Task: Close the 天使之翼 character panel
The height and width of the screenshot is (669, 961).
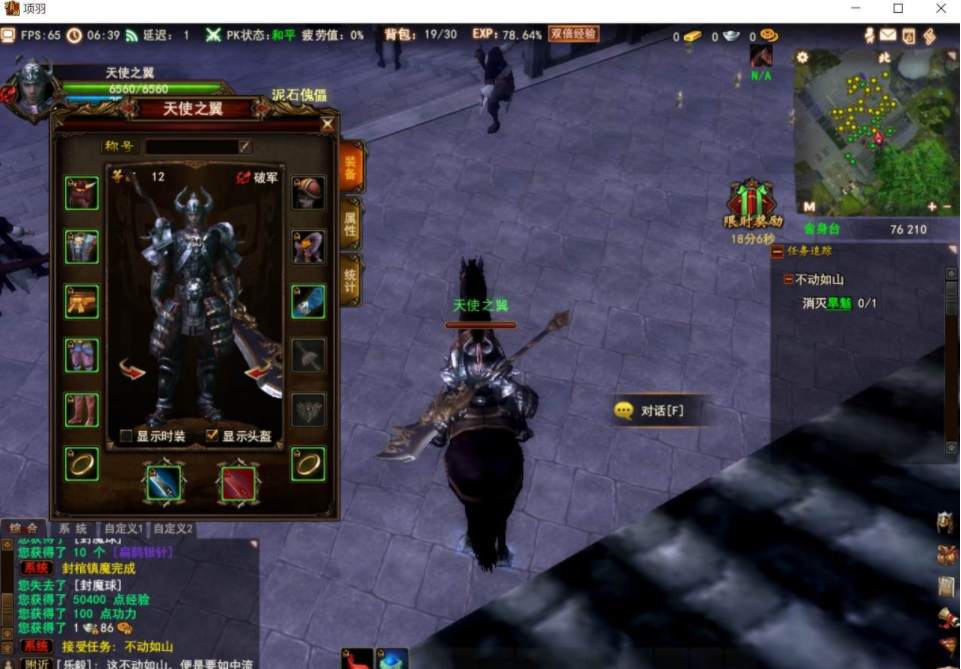Action: pyautogui.click(x=327, y=125)
